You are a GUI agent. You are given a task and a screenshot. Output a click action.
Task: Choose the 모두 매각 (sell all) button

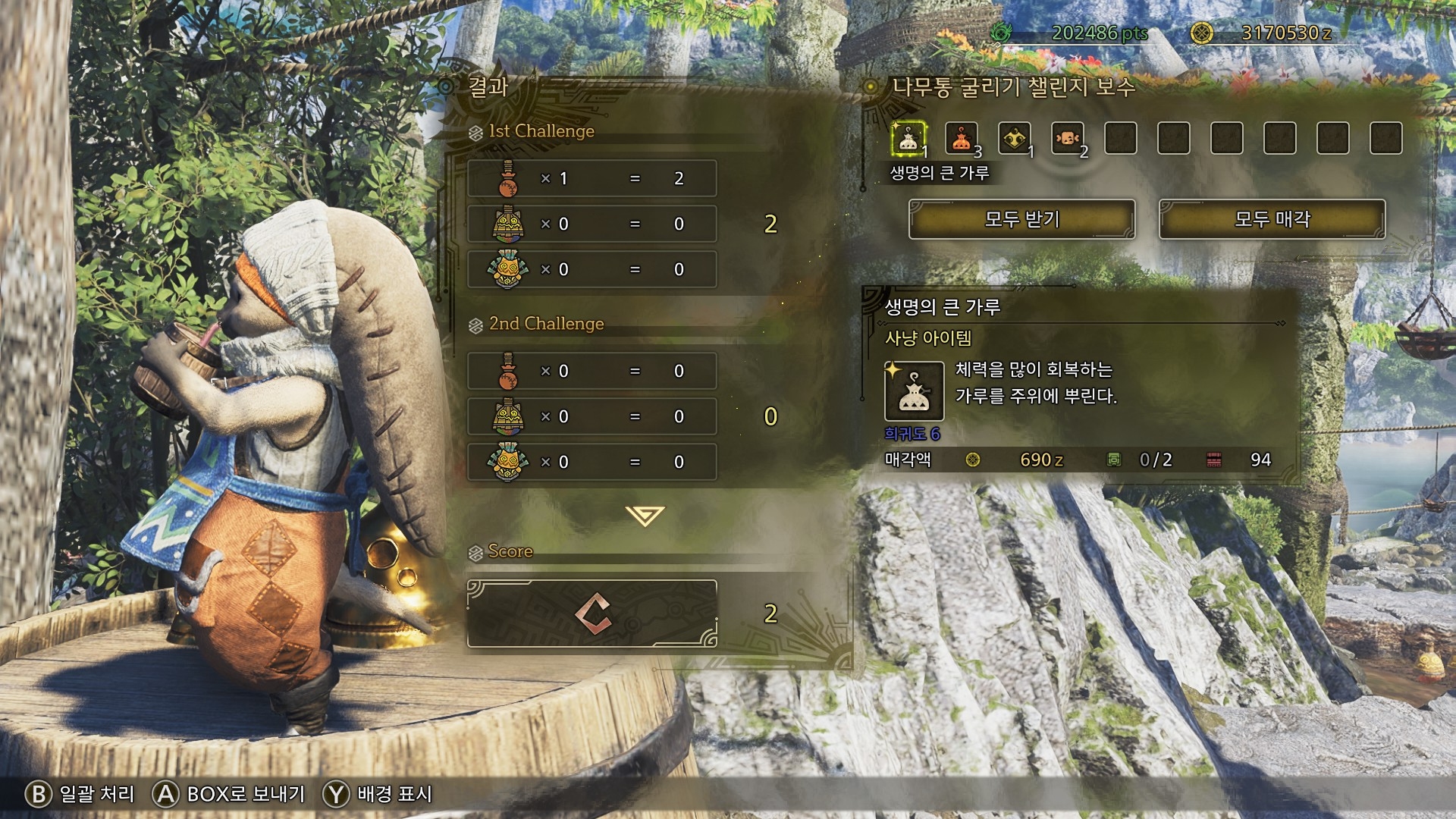coord(1272,219)
